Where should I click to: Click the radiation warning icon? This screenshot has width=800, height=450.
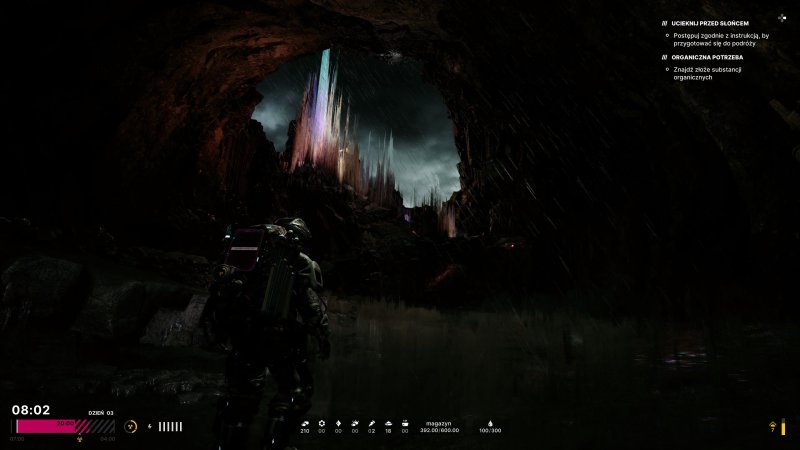click(132, 426)
